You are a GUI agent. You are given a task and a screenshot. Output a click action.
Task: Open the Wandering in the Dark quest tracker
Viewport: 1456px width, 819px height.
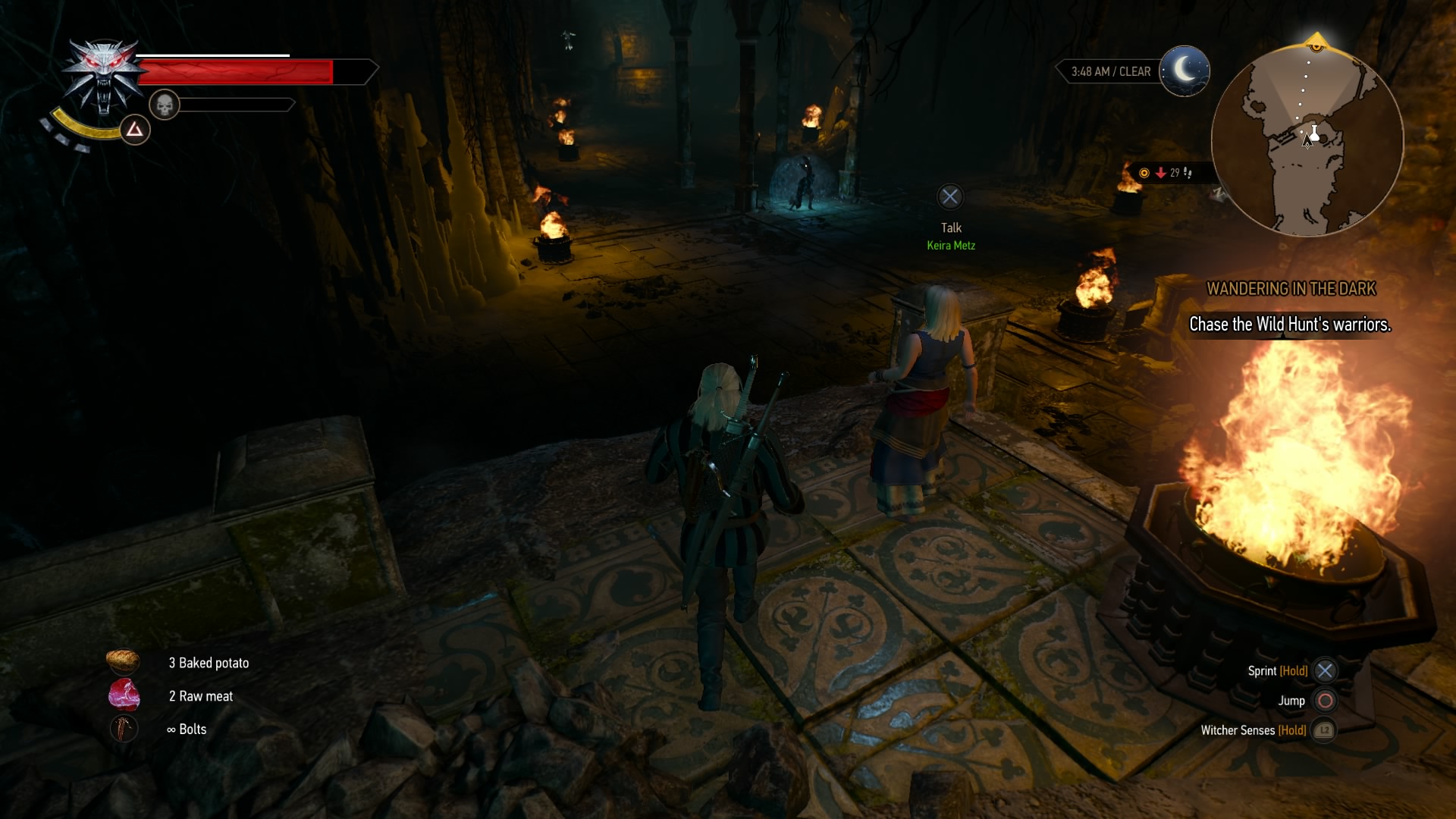[x=1290, y=289]
